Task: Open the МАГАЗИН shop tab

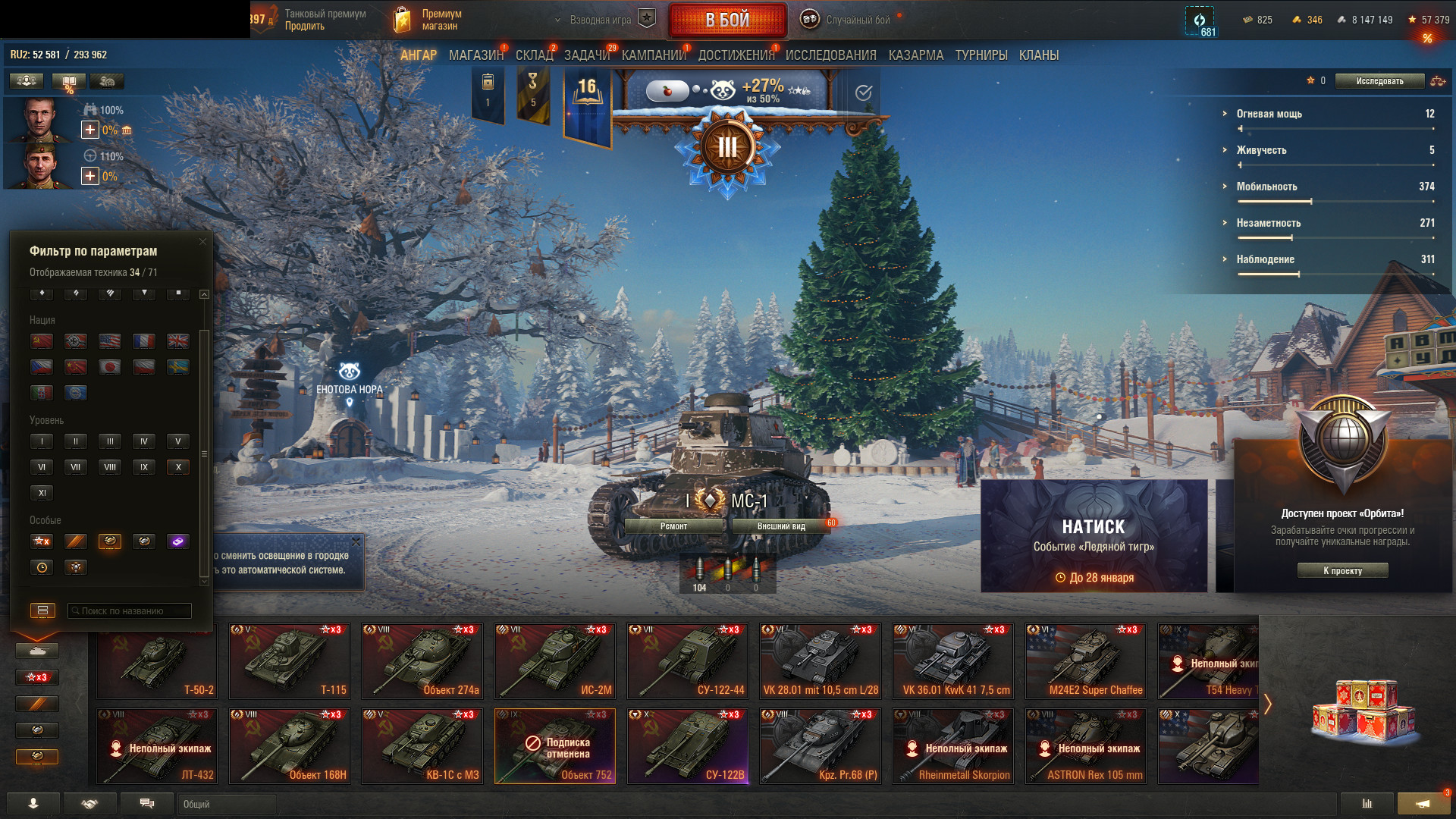Action: [475, 55]
